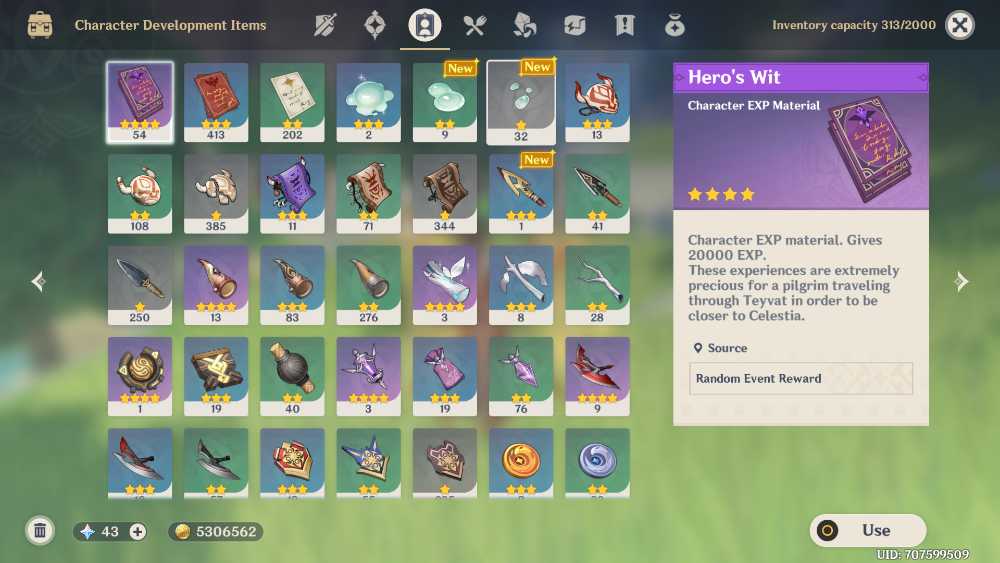Select the black bomb flask with 40
Image resolution: width=1000 pixels, height=563 pixels.
point(292,376)
